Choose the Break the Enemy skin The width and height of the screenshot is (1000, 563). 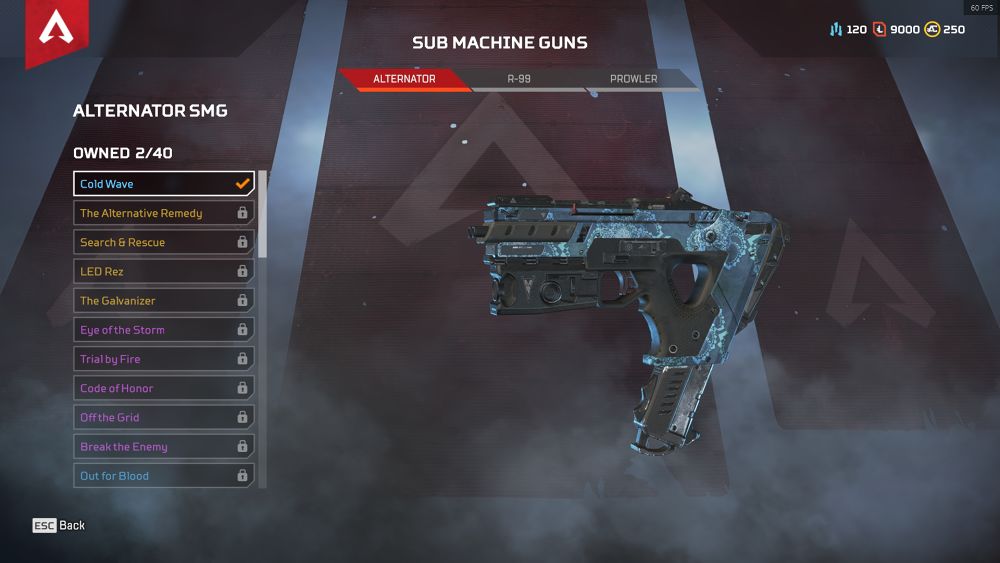pyautogui.click(x=164, y=447)
